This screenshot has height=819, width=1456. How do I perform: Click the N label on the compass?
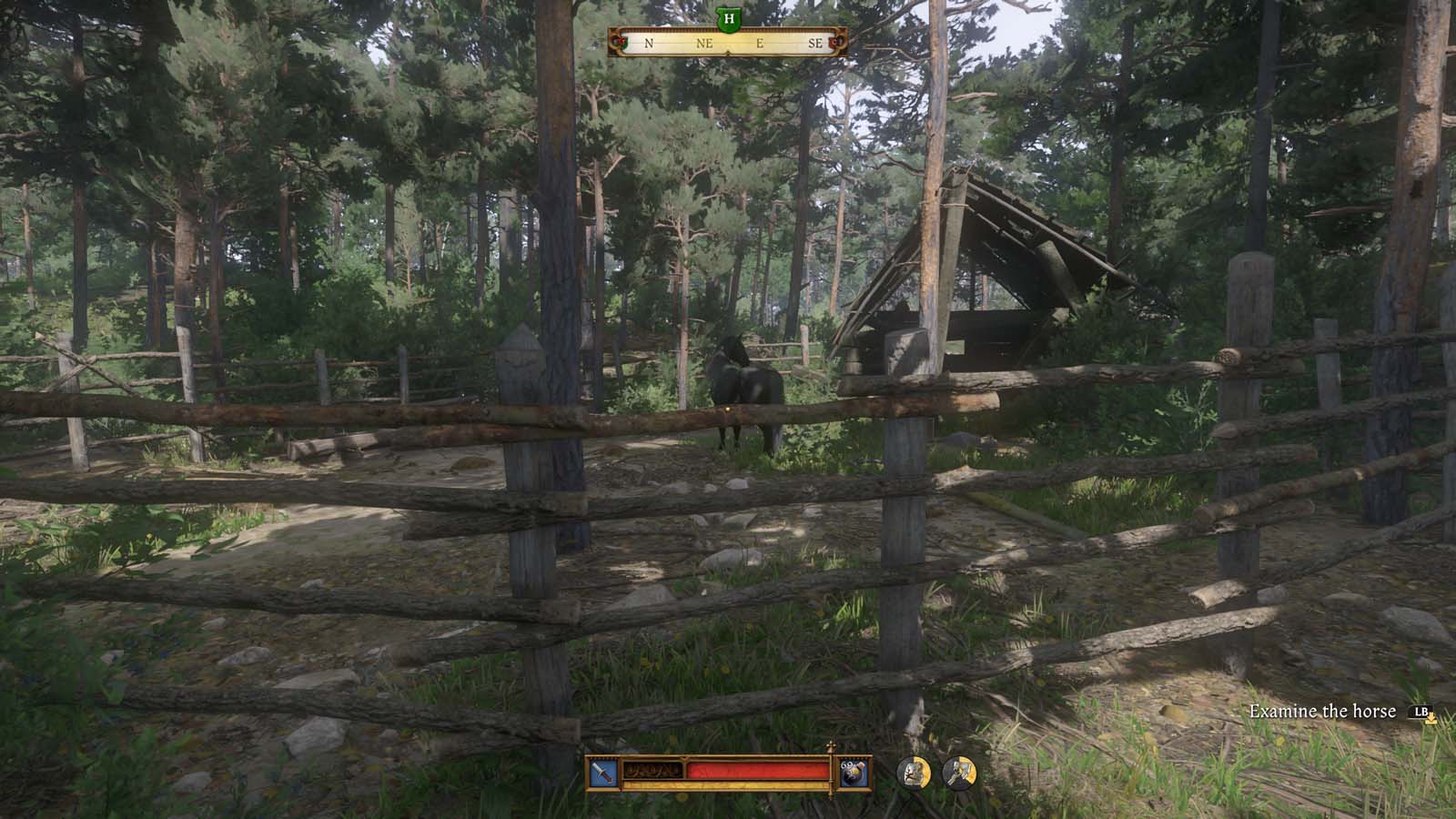coord(648,43)
